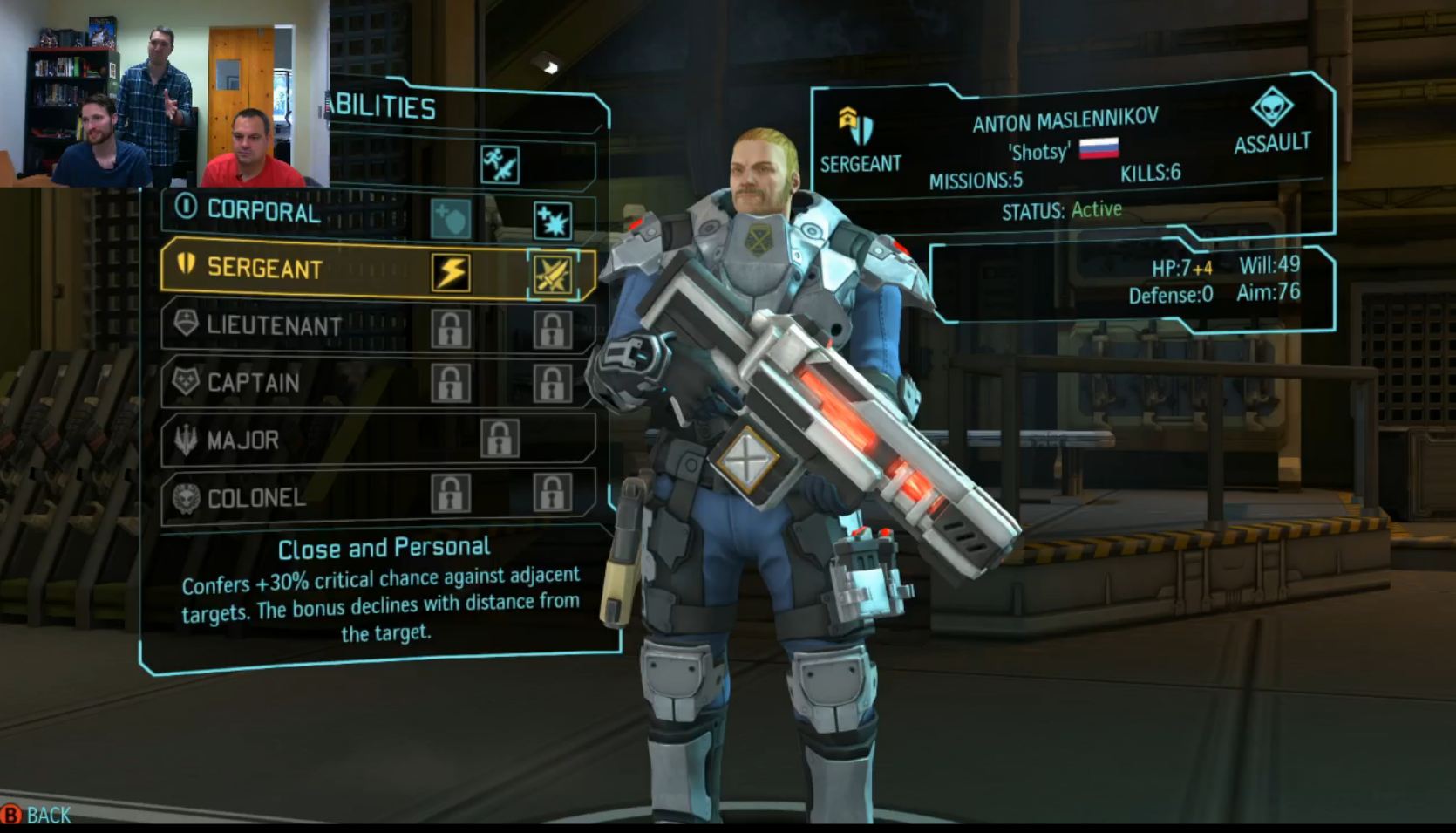The height and width of the screenshot is (833, 1456).
Task: Pick the Corporal shield ability icon
Action: tap(451, 219)
